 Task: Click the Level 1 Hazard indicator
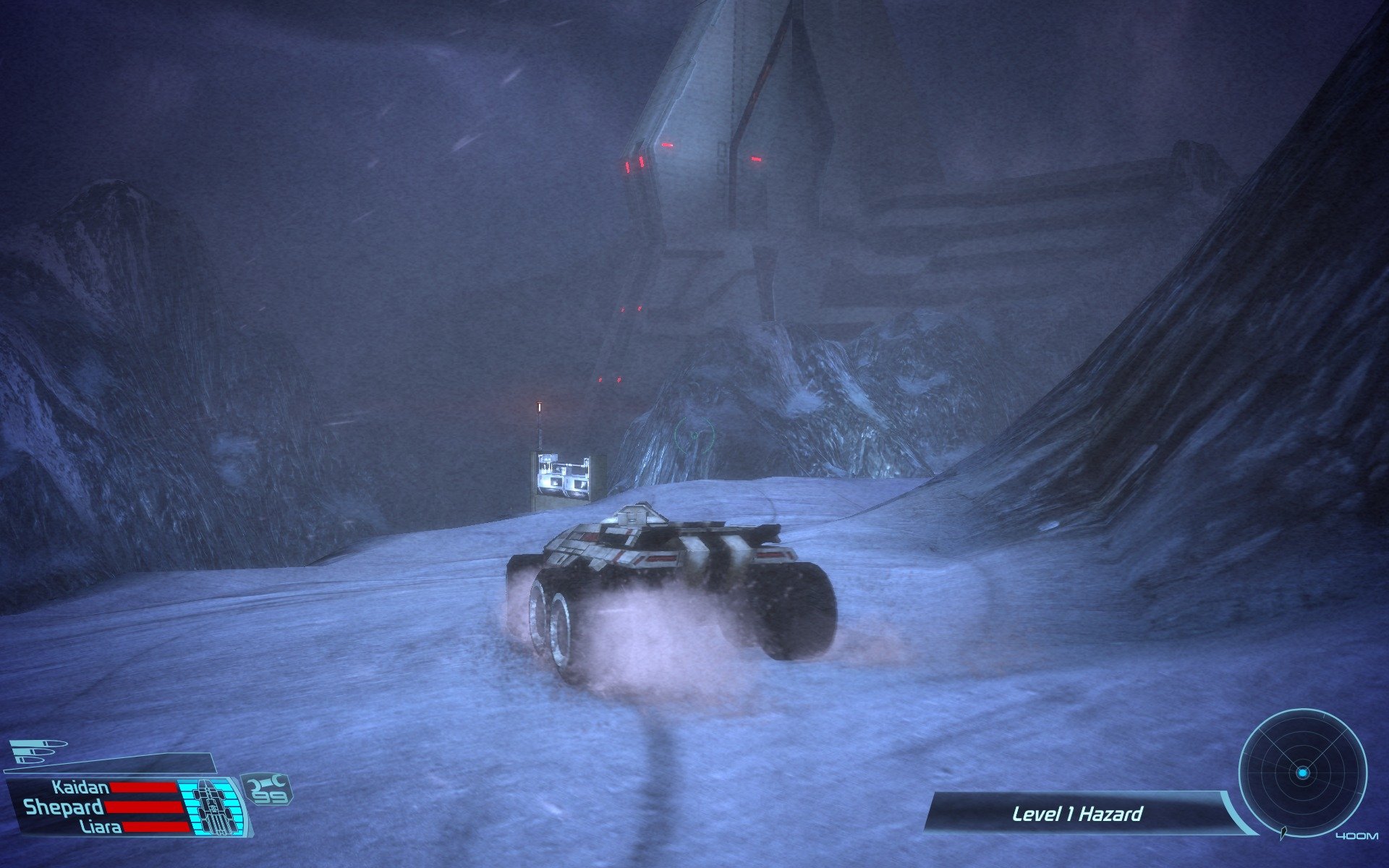(1076, 814)
